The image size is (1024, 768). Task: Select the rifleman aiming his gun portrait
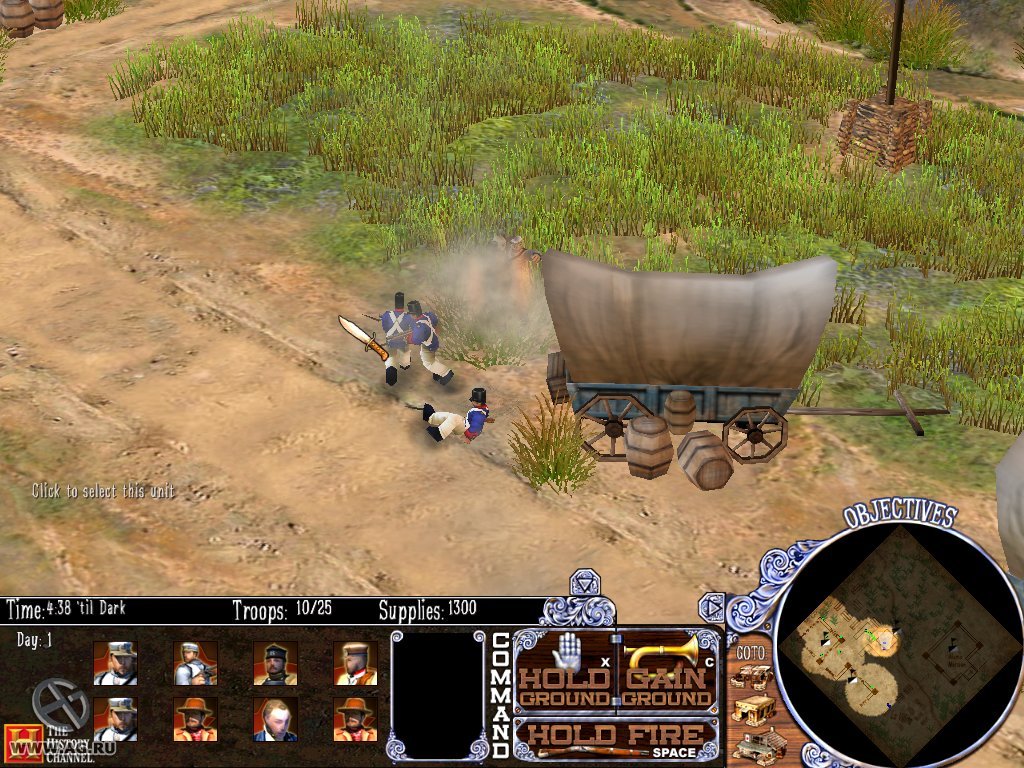tap(195, 662)
